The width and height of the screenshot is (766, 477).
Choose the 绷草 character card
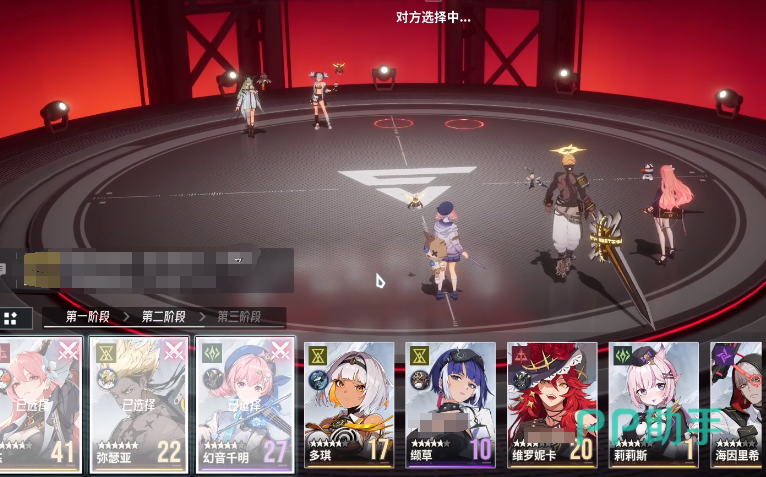coord(450,406)
